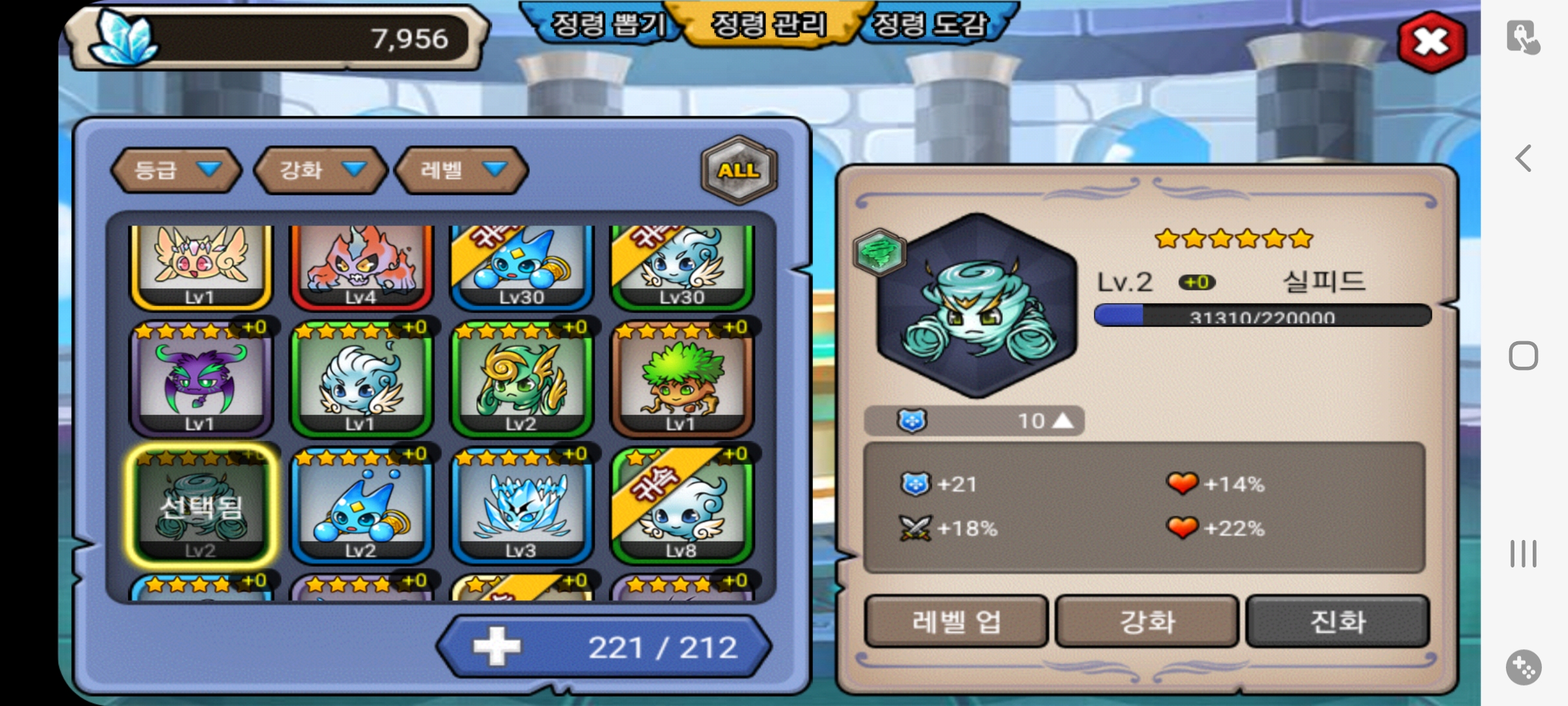This screenshot has width=1568, height=706.
Task: Toggle the ALL filter hexagon button
Action: click(x=739, y=170)
